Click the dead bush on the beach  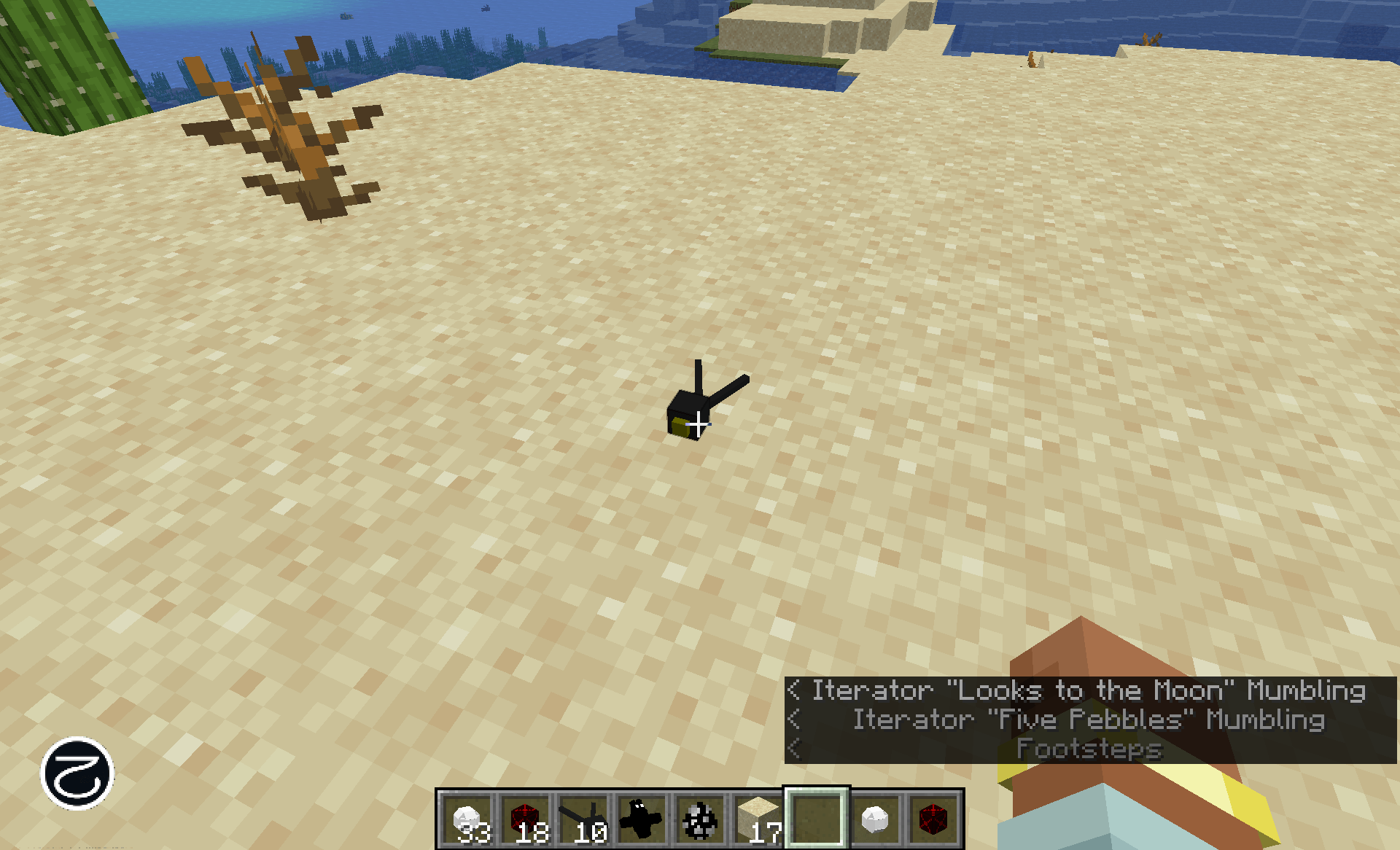pos(284,131)
